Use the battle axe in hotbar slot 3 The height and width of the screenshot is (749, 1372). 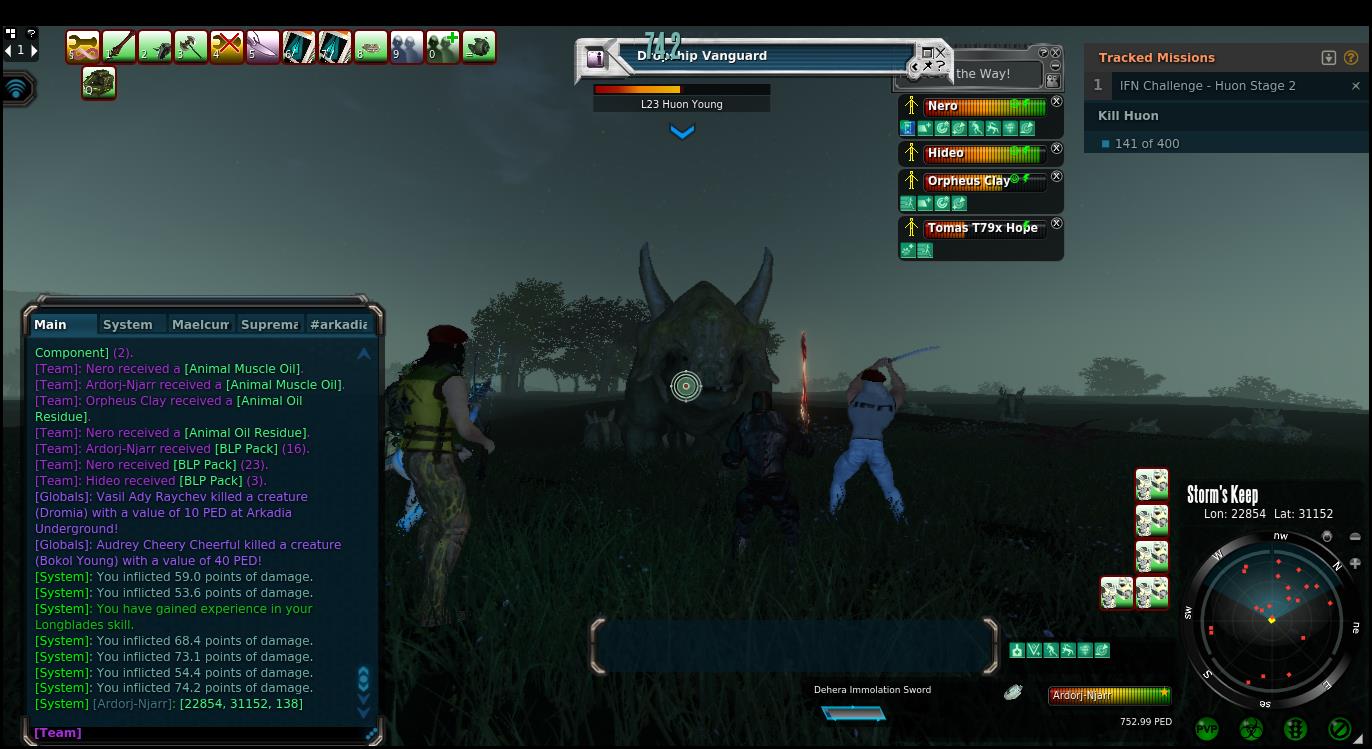point(191,46)
